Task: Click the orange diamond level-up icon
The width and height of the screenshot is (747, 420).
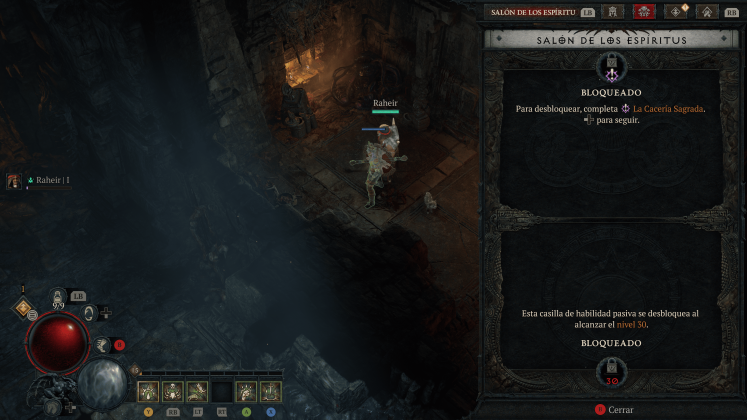Action: (x=22, y=308)
